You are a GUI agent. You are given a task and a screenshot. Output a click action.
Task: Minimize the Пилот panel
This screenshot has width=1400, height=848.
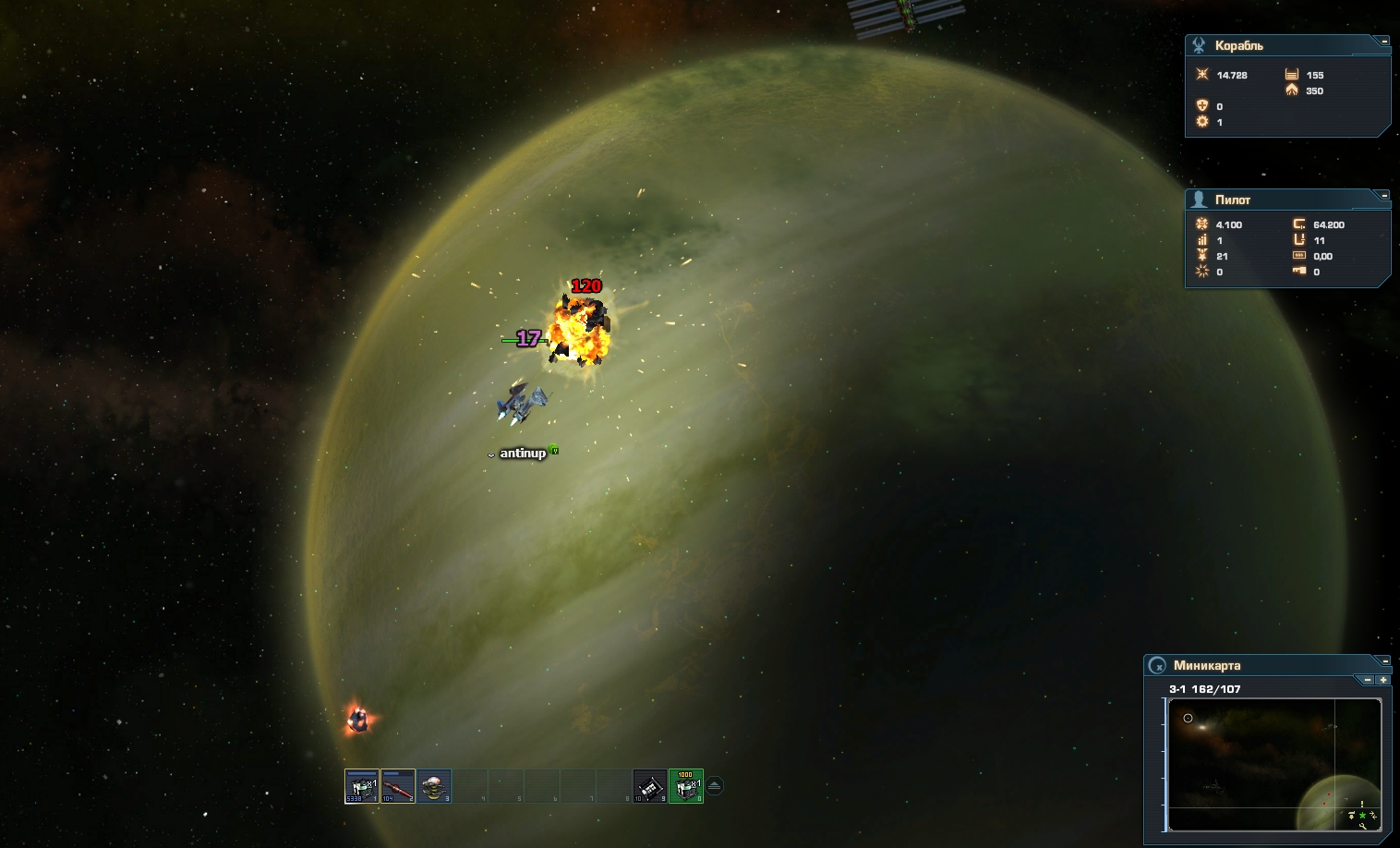[x=1383, y=195]
